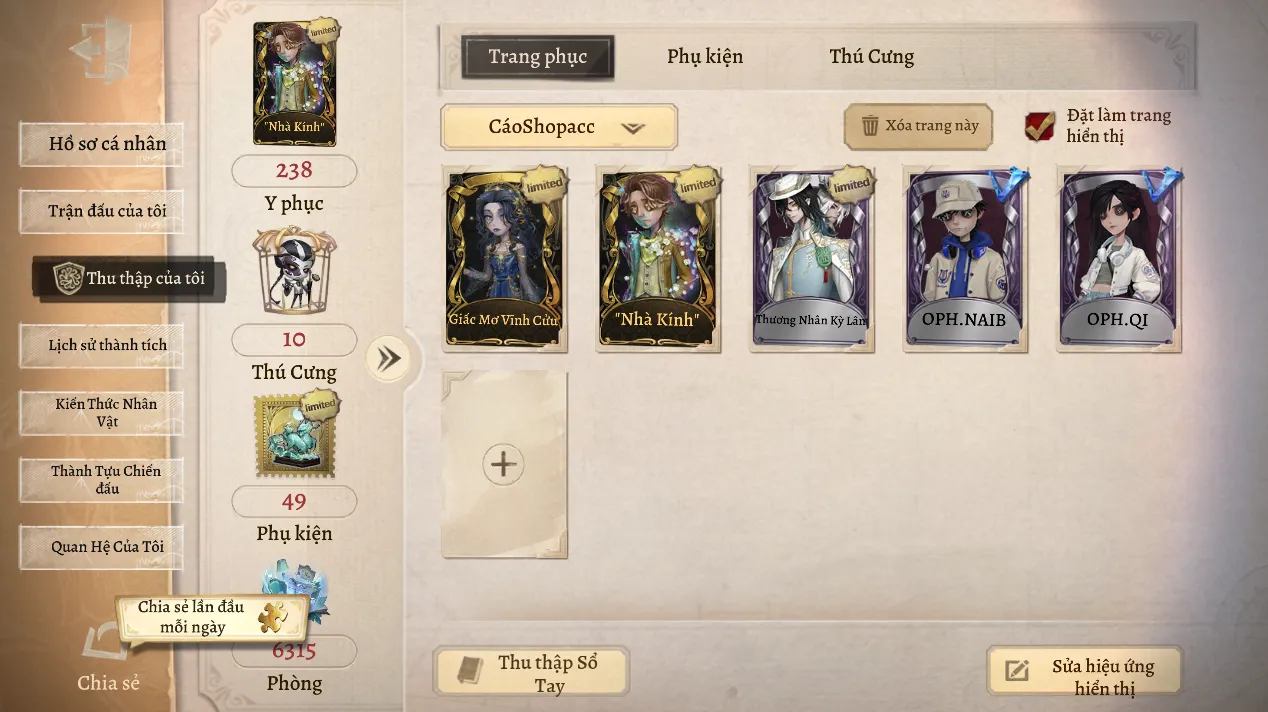The image size is (1268, 712).
Task: Select Kiến Thức Nhân Vật entry
Action: click(101, 412)
